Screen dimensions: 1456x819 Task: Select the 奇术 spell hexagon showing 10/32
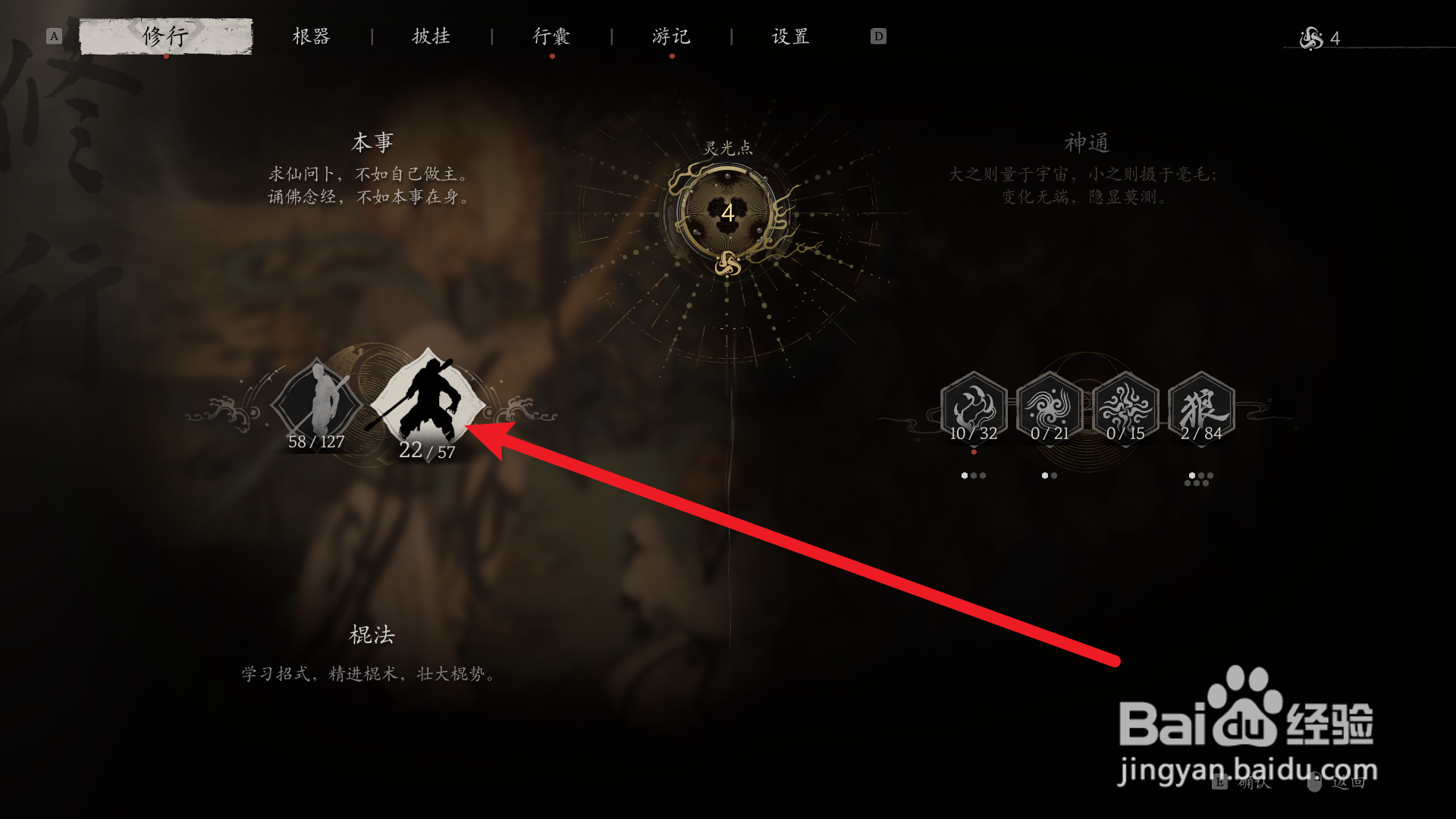(974, 407)
